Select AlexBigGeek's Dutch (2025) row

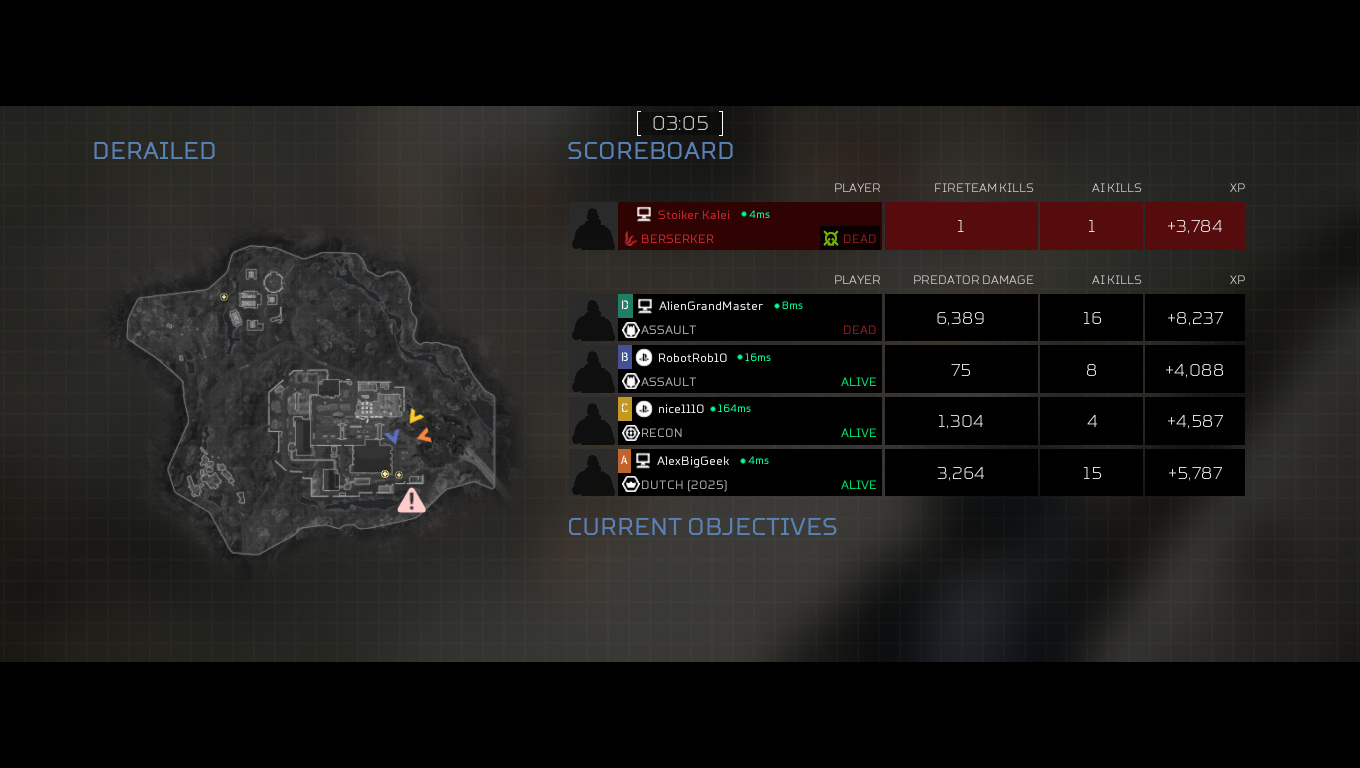coord(750,473)
